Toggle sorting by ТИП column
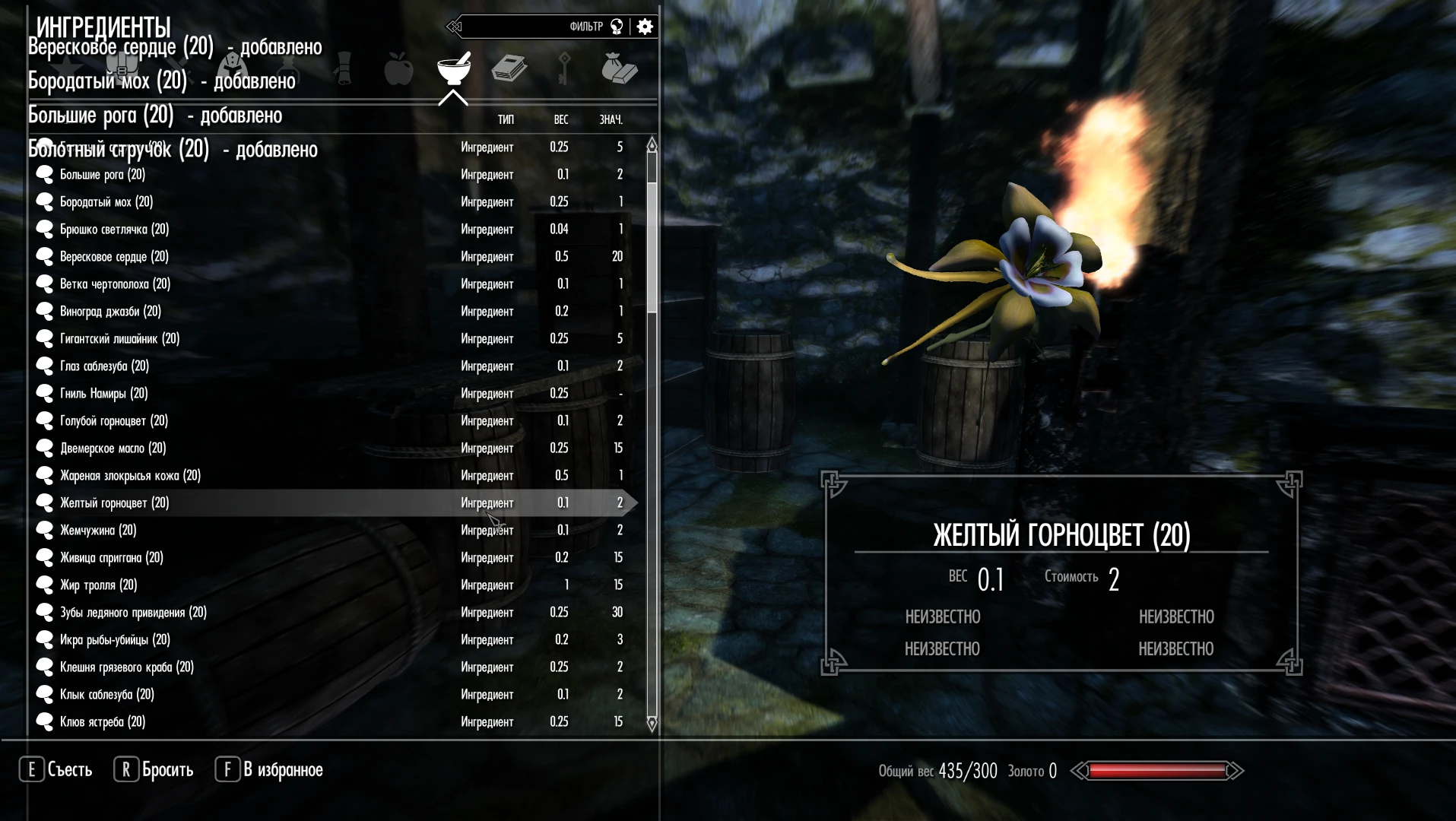 pyautogui.click(x=505, y=120)
